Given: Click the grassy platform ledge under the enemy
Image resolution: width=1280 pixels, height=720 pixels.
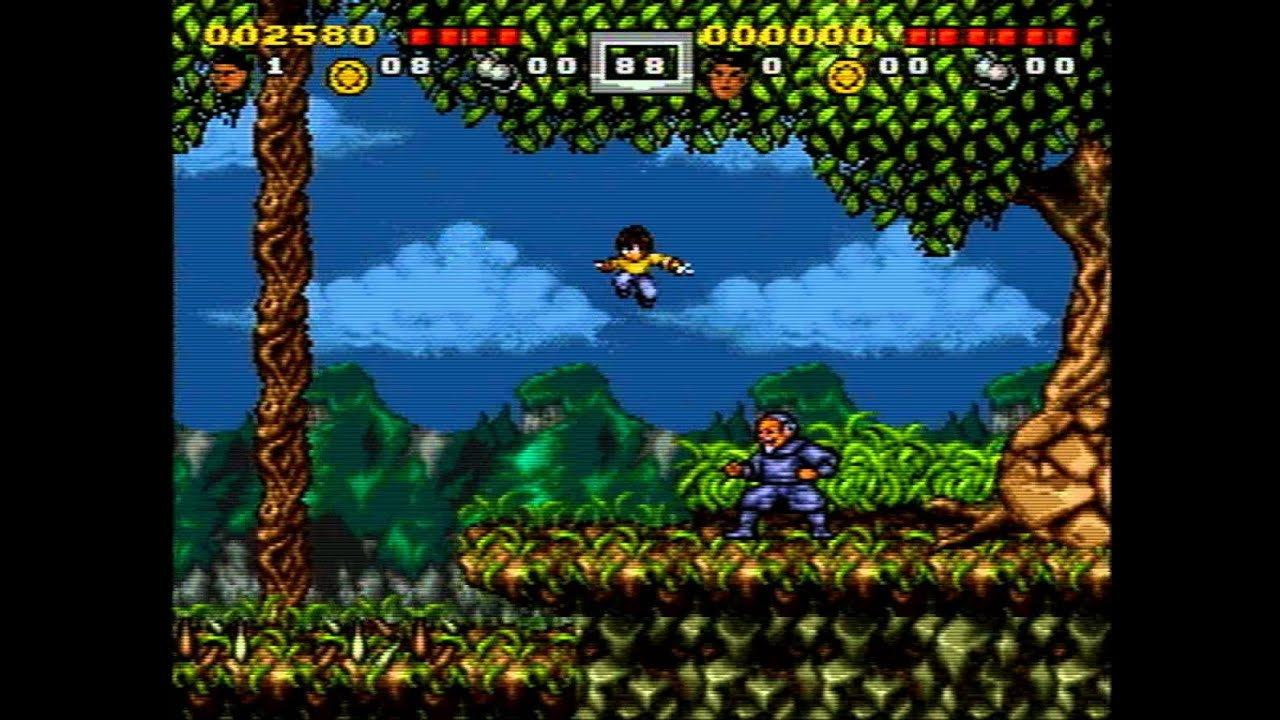Looking at the screenshot, I should (x=780, y=560).
